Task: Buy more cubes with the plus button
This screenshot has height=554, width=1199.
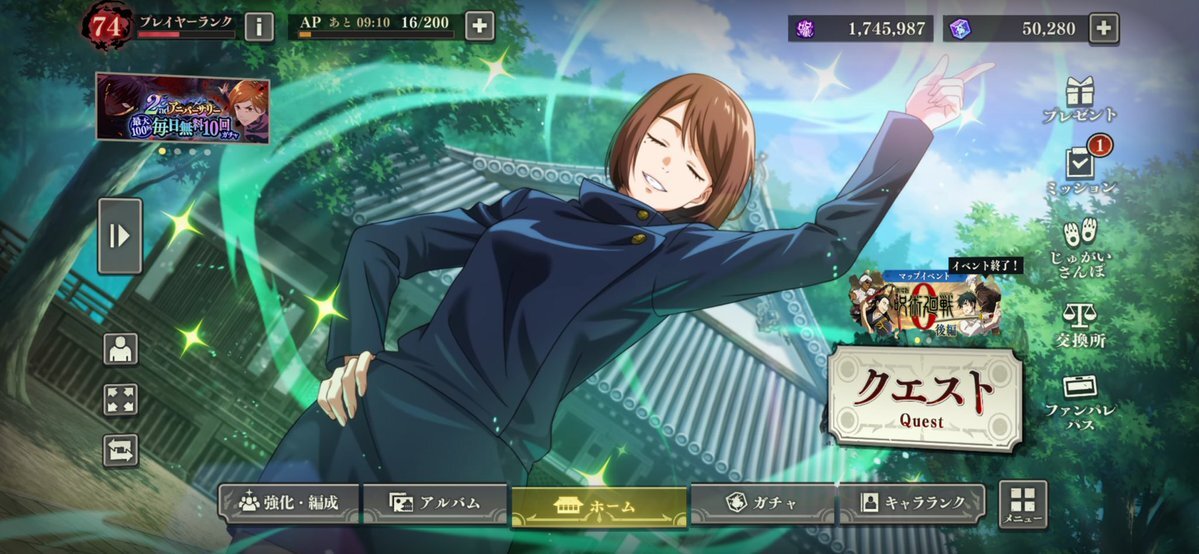Action: 1103,28
